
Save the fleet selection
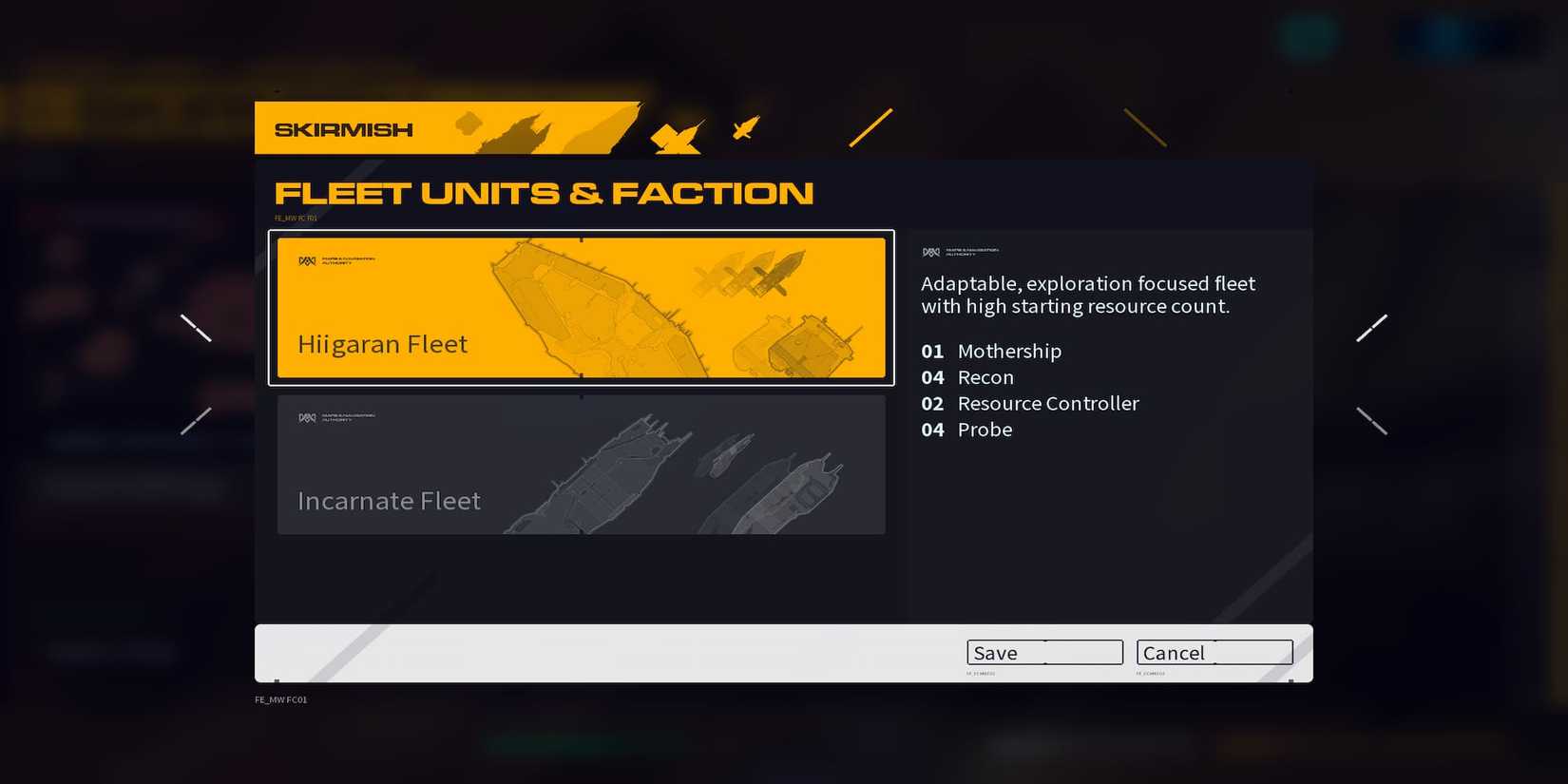click(x=1044, y=653)
